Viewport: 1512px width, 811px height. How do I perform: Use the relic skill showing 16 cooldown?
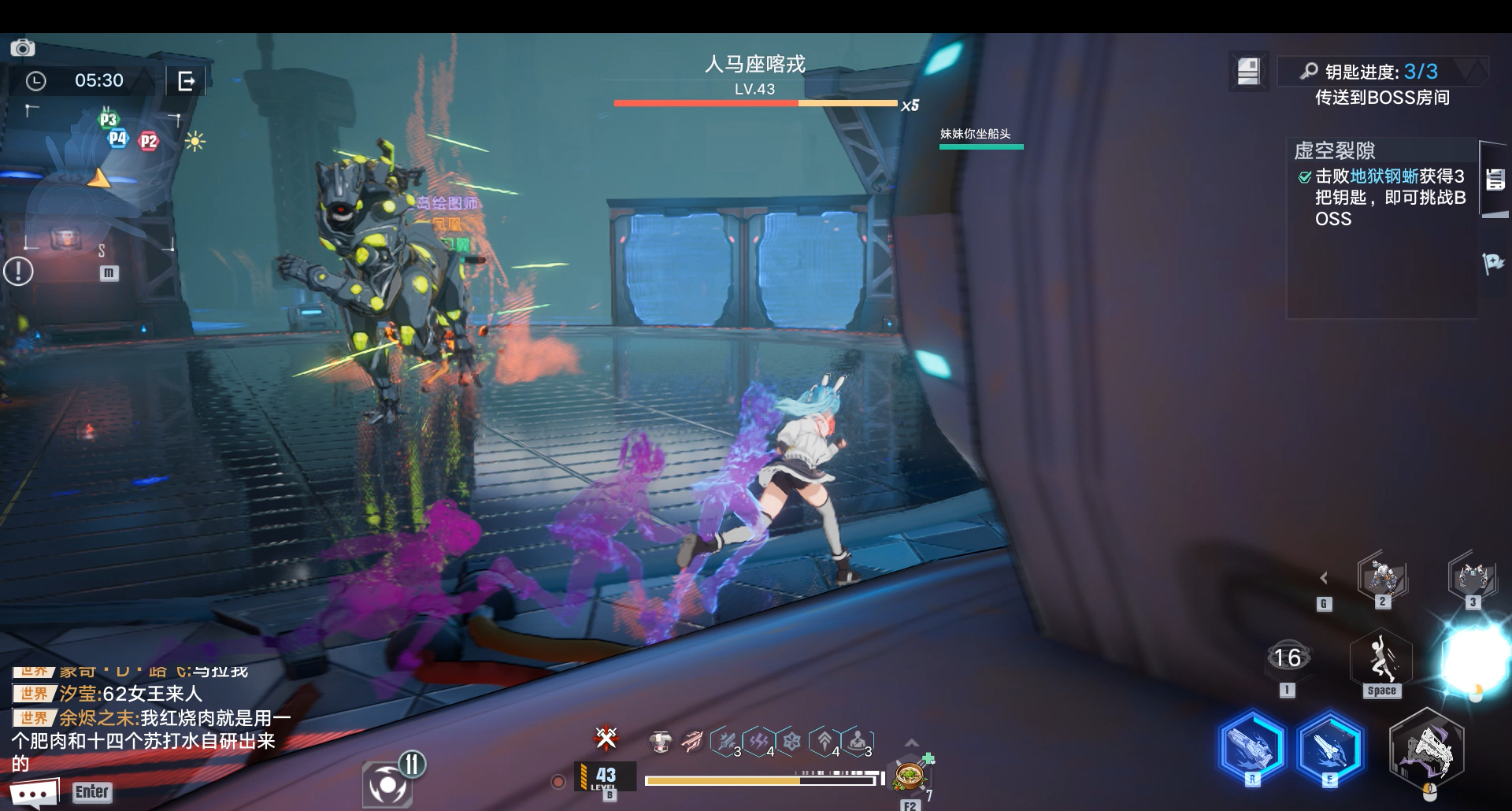click(1287, 658)
